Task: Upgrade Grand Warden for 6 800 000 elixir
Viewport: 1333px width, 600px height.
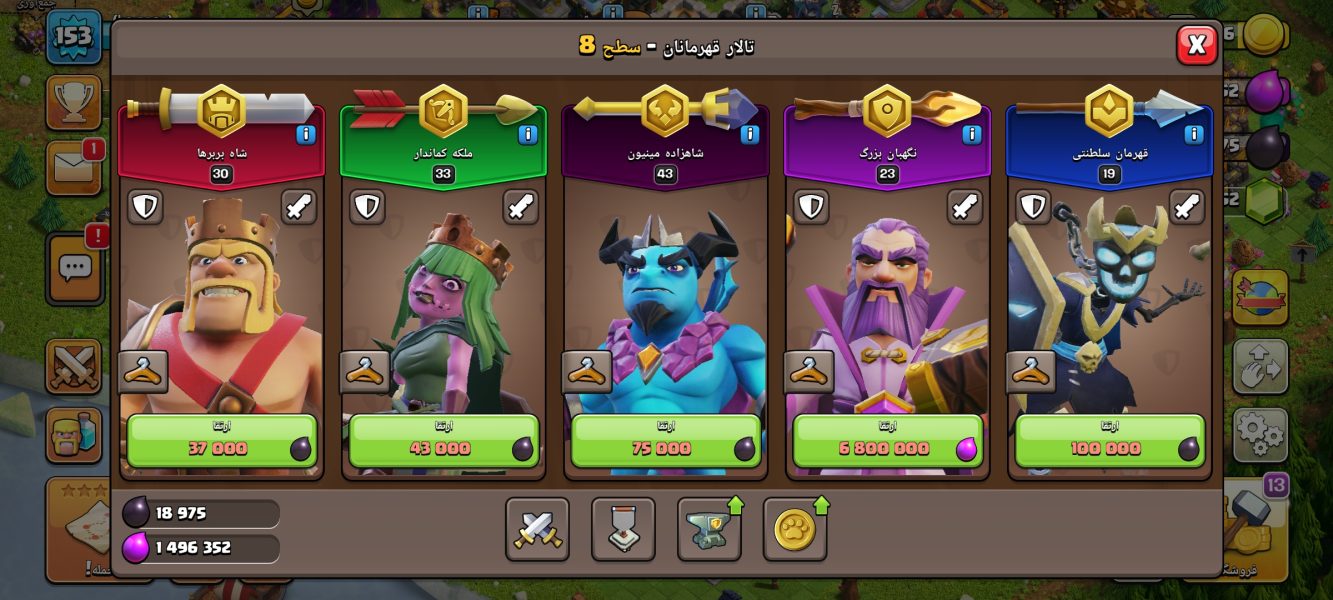Action: 887,441
